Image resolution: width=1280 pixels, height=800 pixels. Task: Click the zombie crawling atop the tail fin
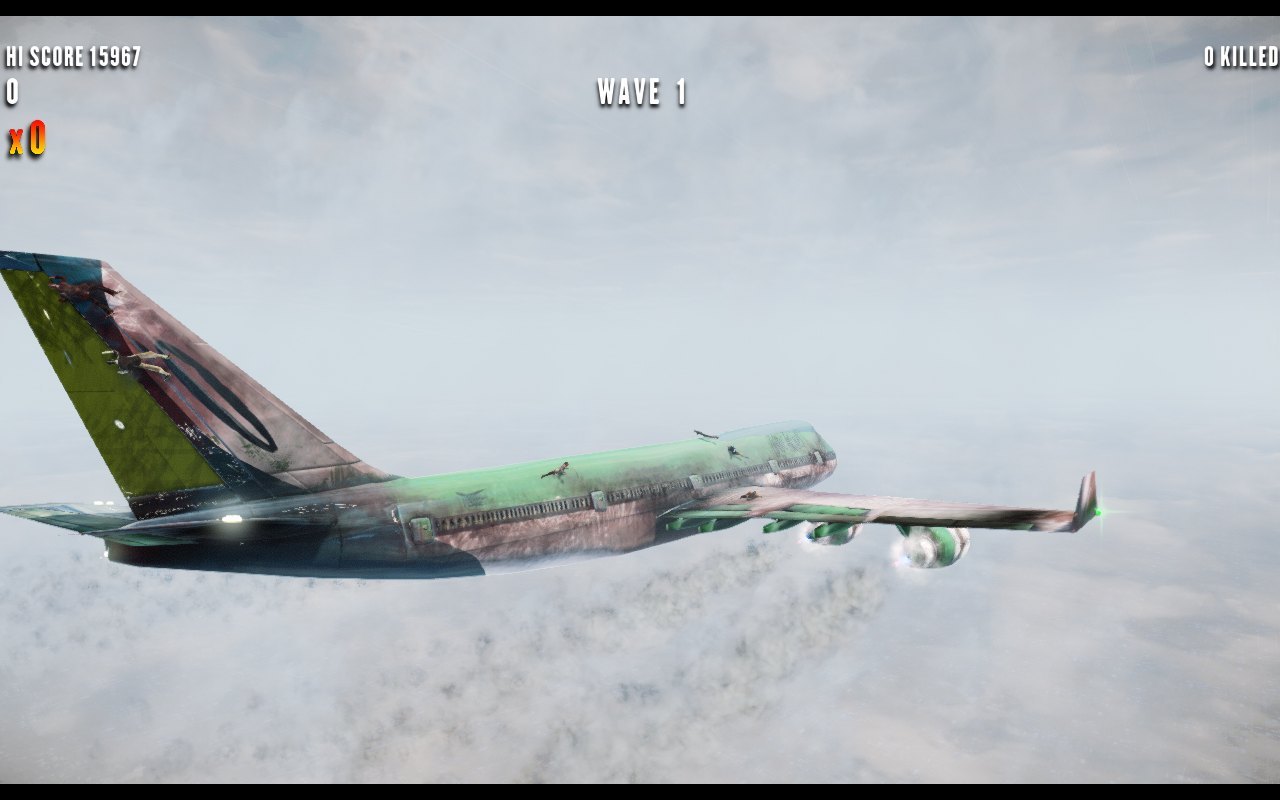tap(80, 292)
